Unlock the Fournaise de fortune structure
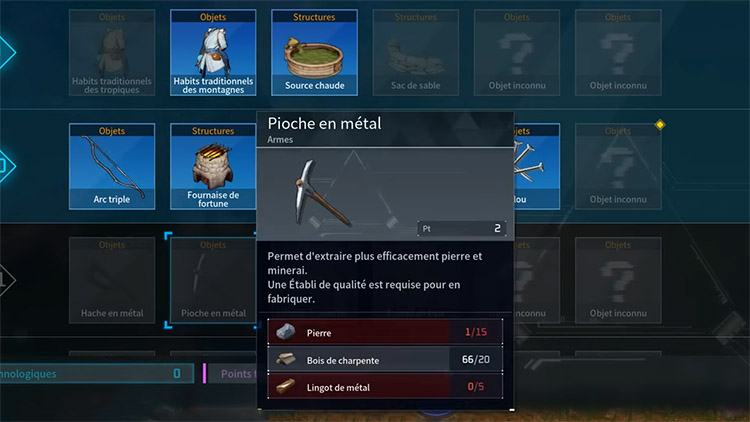This screenshot has width=750, height=422. pyautogui.click(x=213, y=166)
